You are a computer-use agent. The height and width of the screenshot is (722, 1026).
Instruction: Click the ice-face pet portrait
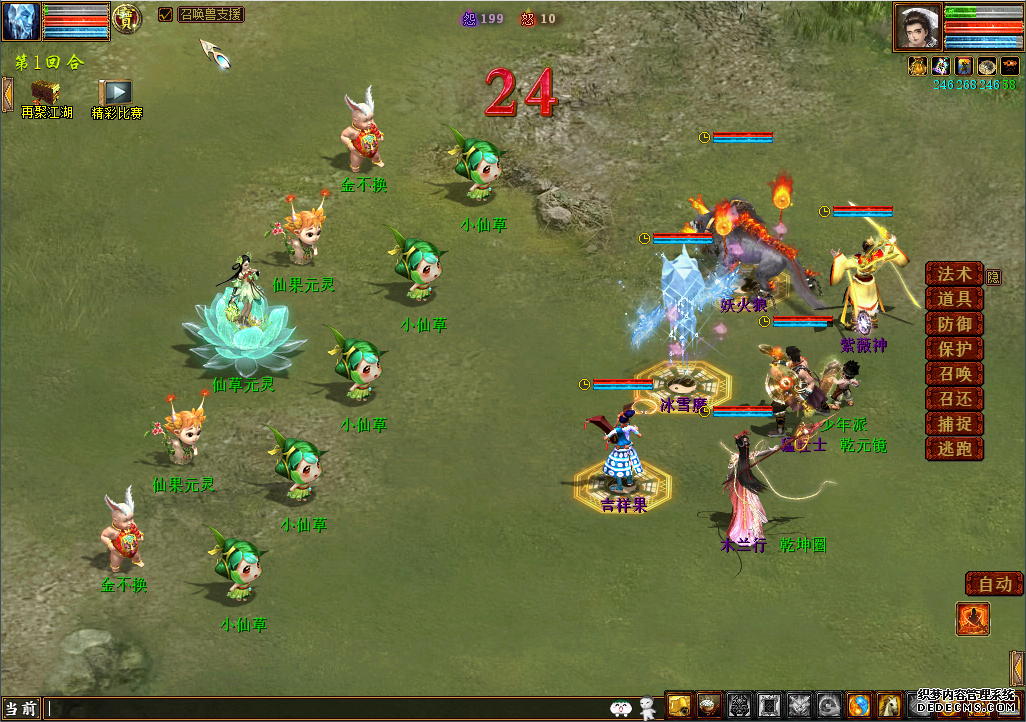(x=20, y=21)
